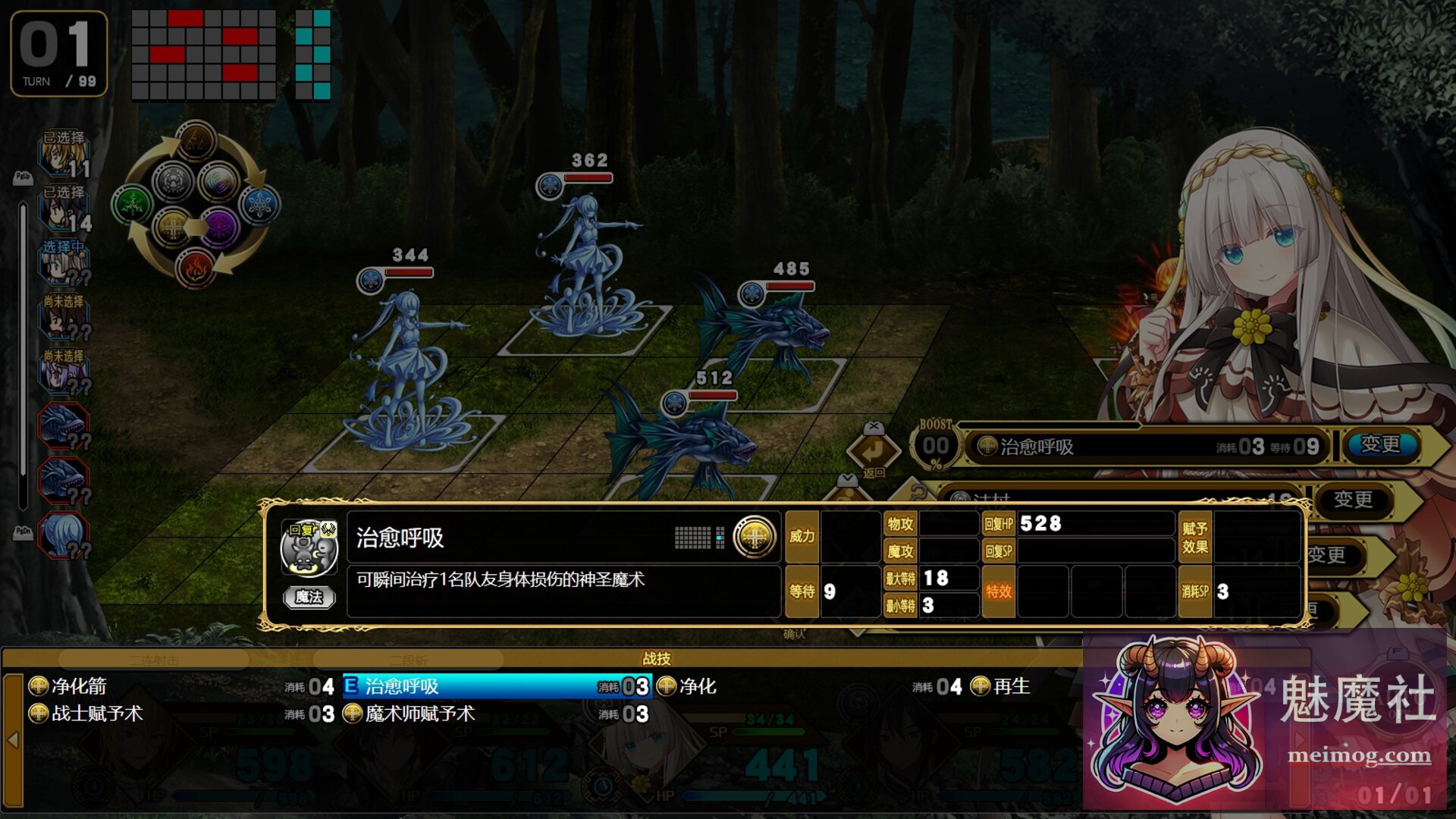Click the down chevron beside the action panel
The width and height of the screenshot is (1456, 819).
pos(848,478)
